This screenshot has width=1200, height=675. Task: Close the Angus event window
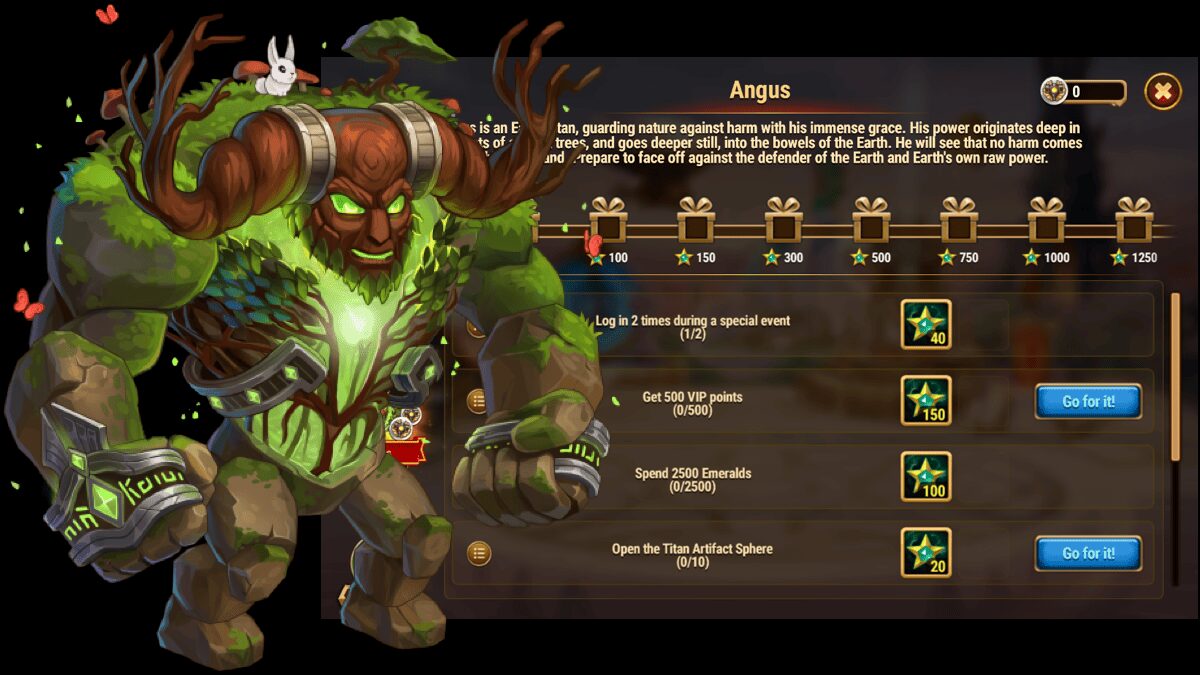[1162, 91]
